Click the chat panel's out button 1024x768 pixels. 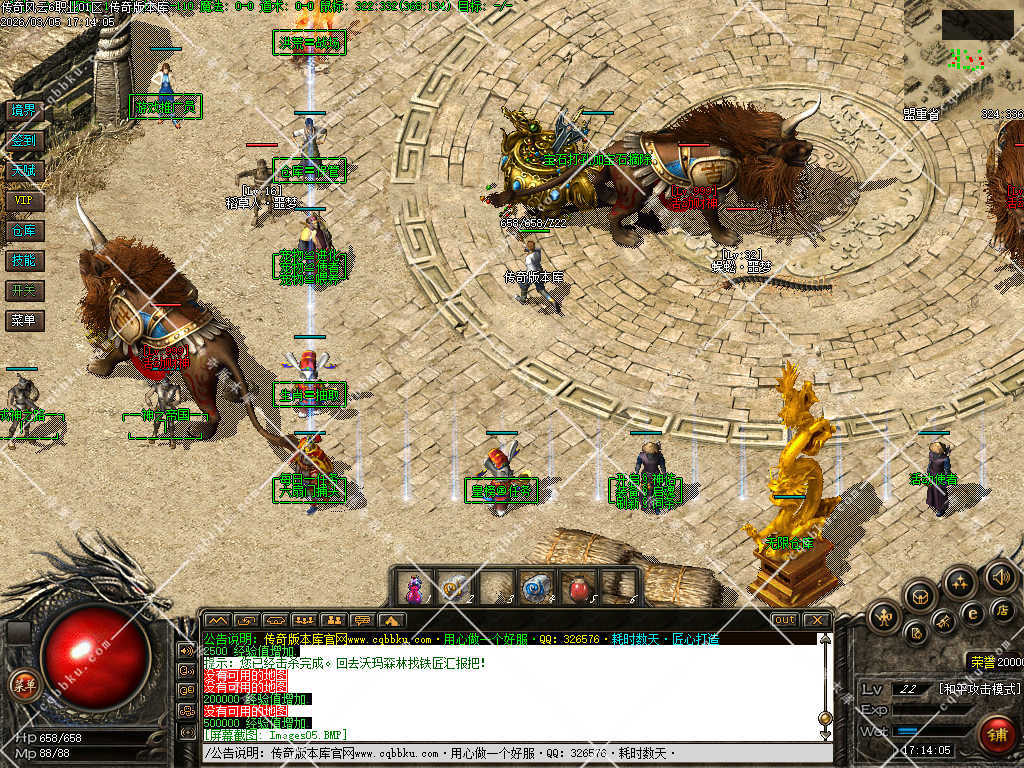coord(785,620)
